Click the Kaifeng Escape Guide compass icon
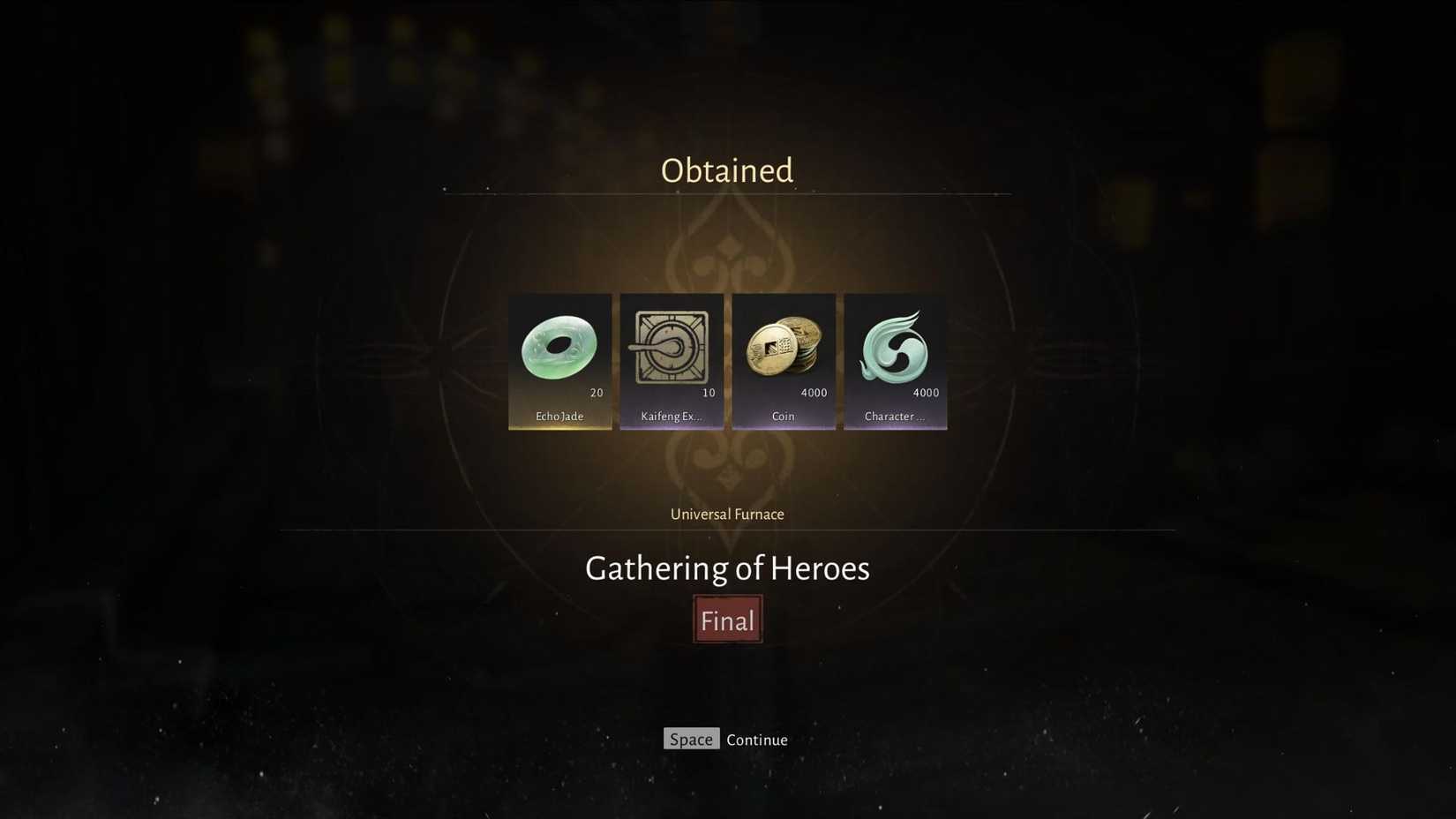The width and height of the screenshot is (1456, 819). click(x=672, y=346)
